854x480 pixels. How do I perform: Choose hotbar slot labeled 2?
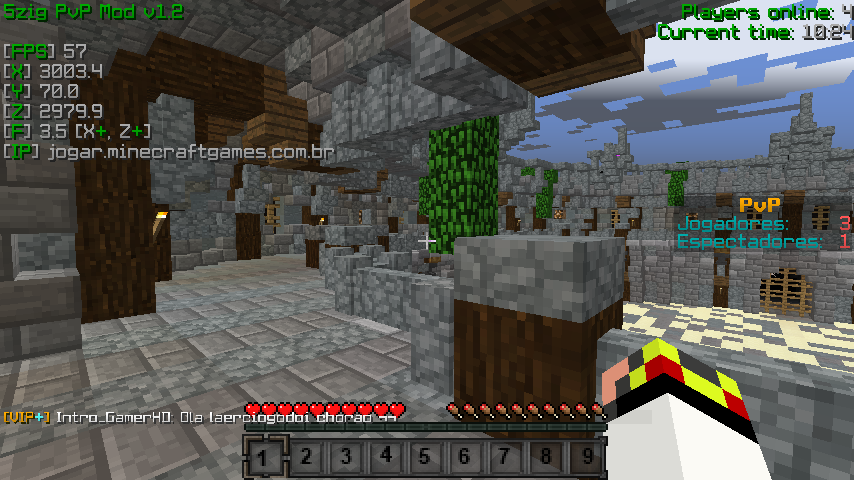click(304, 459)
